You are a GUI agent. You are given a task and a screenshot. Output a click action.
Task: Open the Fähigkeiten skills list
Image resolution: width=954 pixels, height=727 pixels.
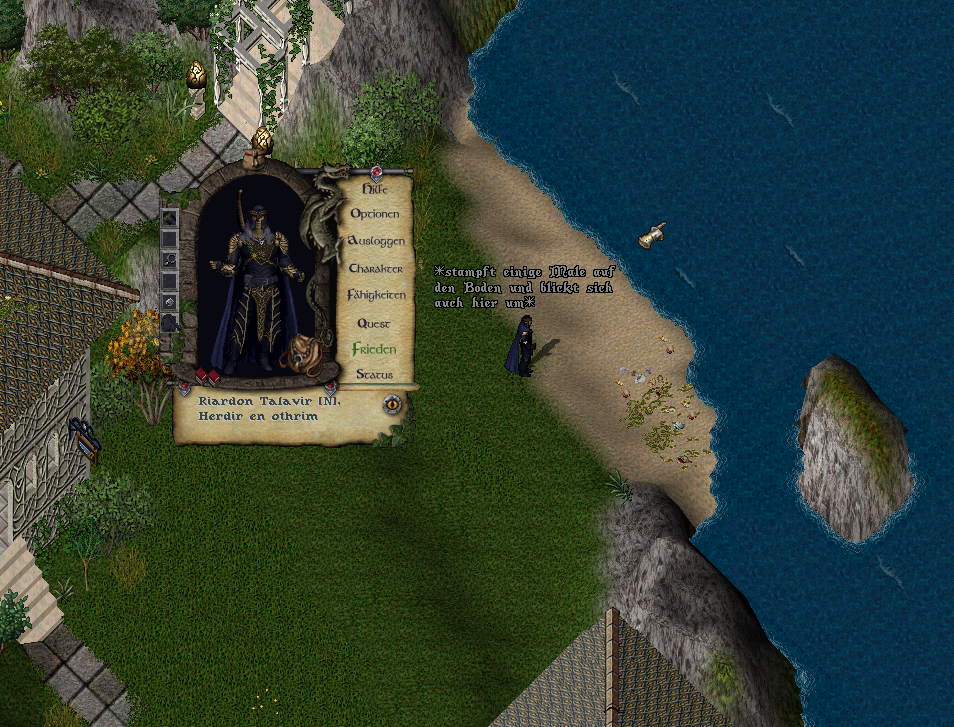tap(376, 296)
